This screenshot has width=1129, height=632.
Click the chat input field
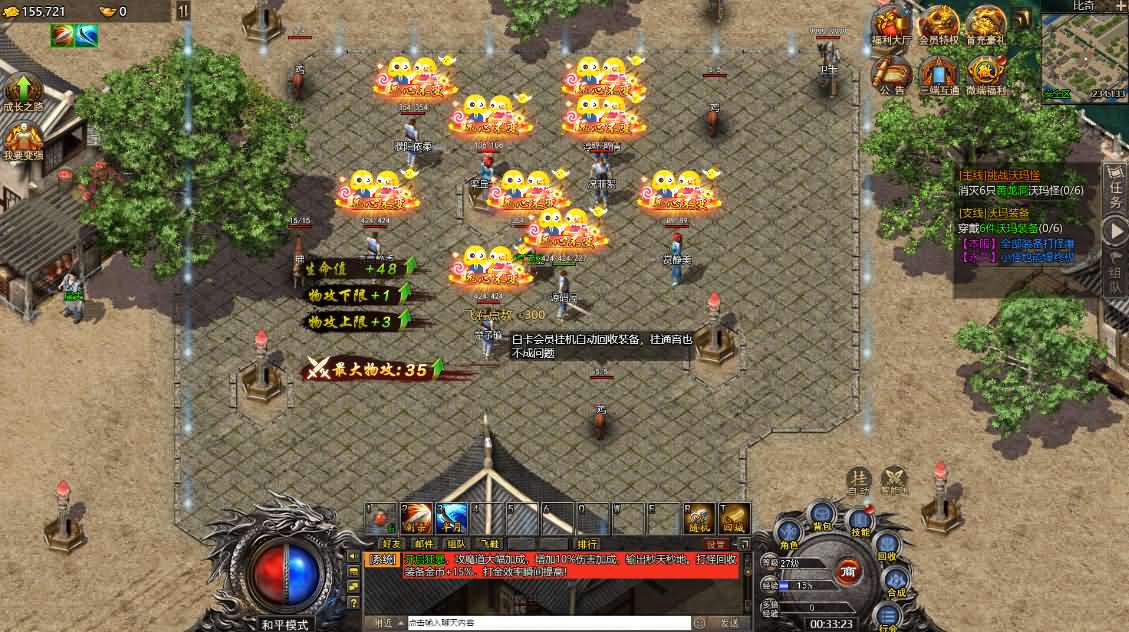click(x=548, y=623)
